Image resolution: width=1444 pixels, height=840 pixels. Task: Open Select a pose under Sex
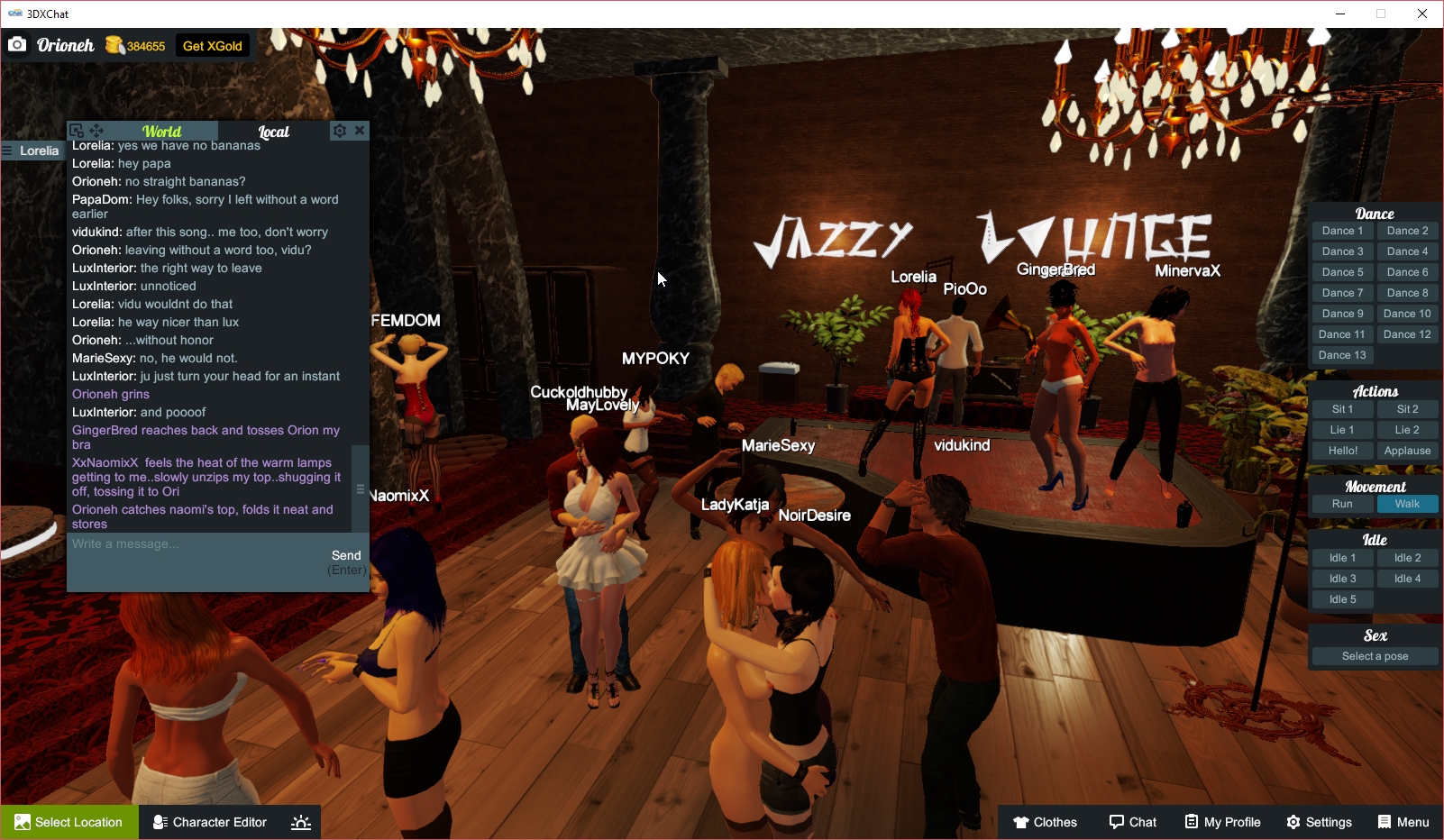pos(1374,655)
